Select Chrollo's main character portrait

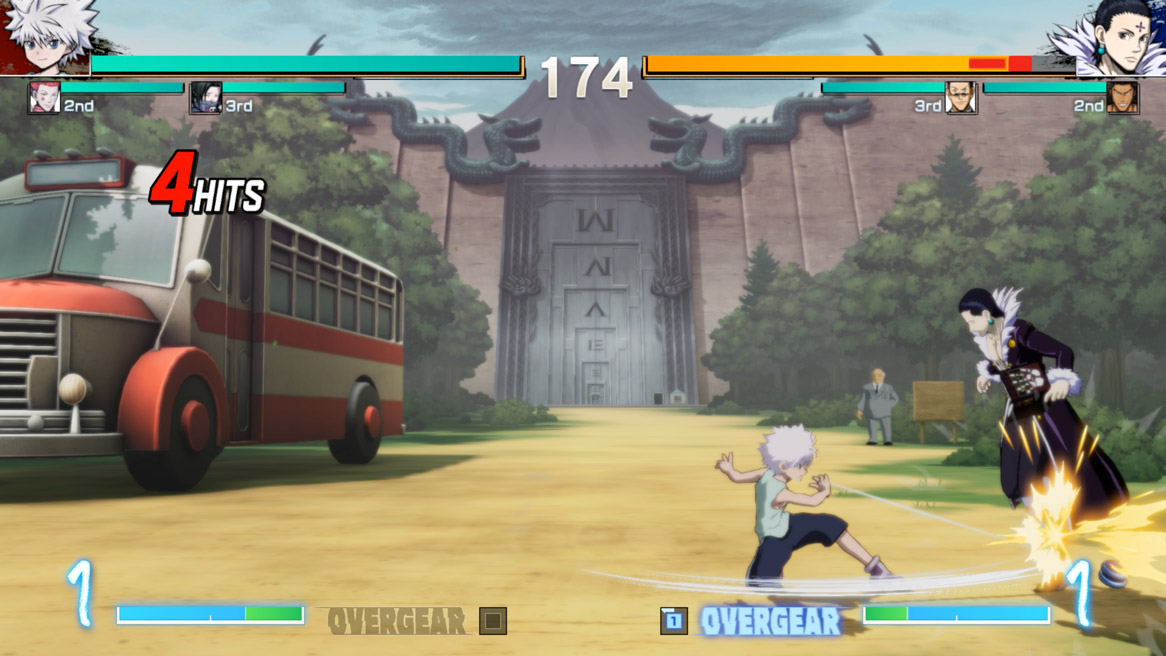tap(1112, 37)
